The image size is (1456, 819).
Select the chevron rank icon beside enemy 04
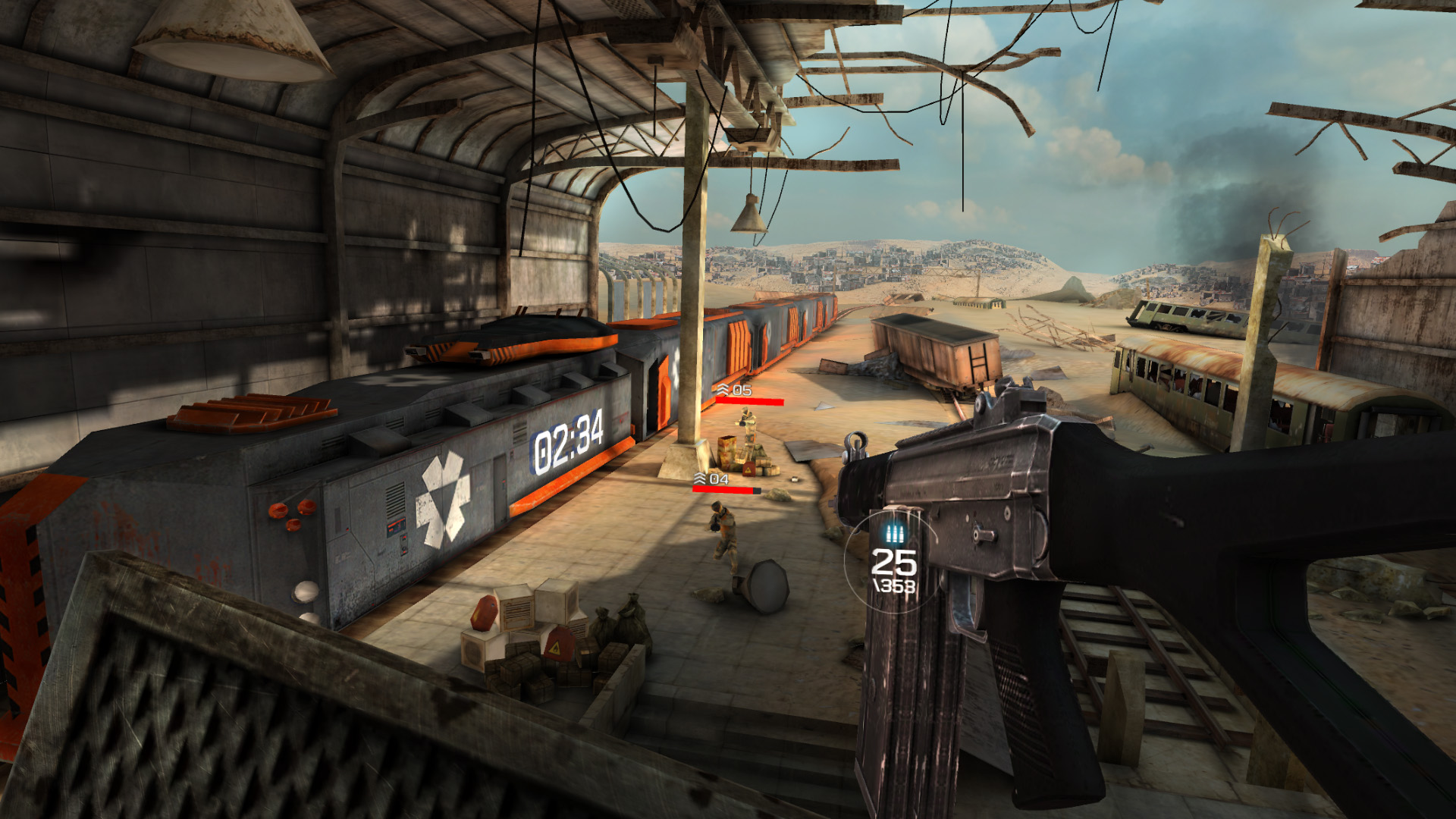click(x=700, y=479)
